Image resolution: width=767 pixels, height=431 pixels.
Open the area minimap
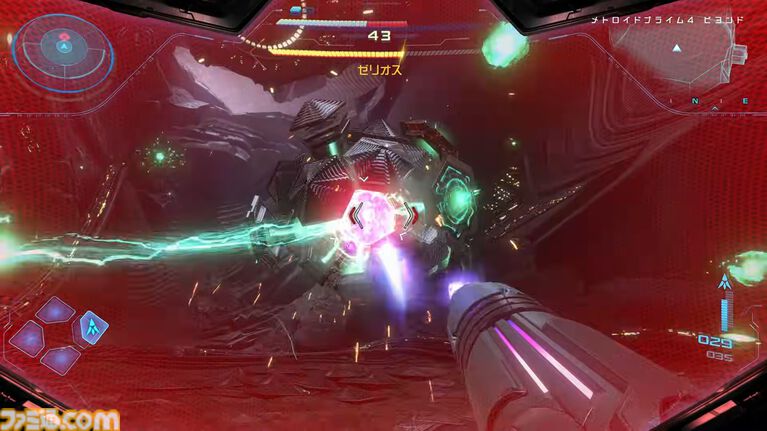[x=678, y=50]
